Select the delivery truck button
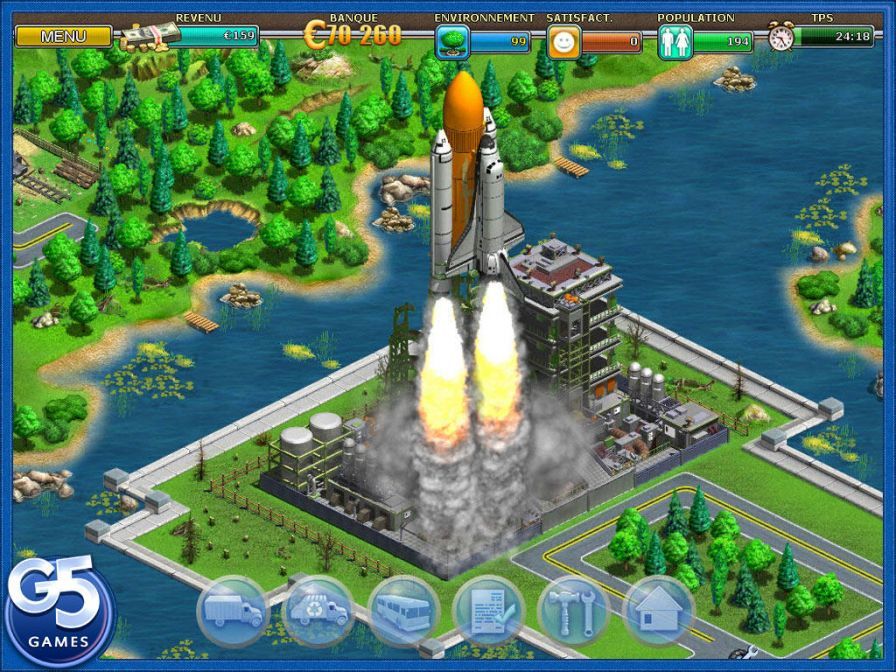The height and width of the screenshot is (672, 896). [233, 610]
